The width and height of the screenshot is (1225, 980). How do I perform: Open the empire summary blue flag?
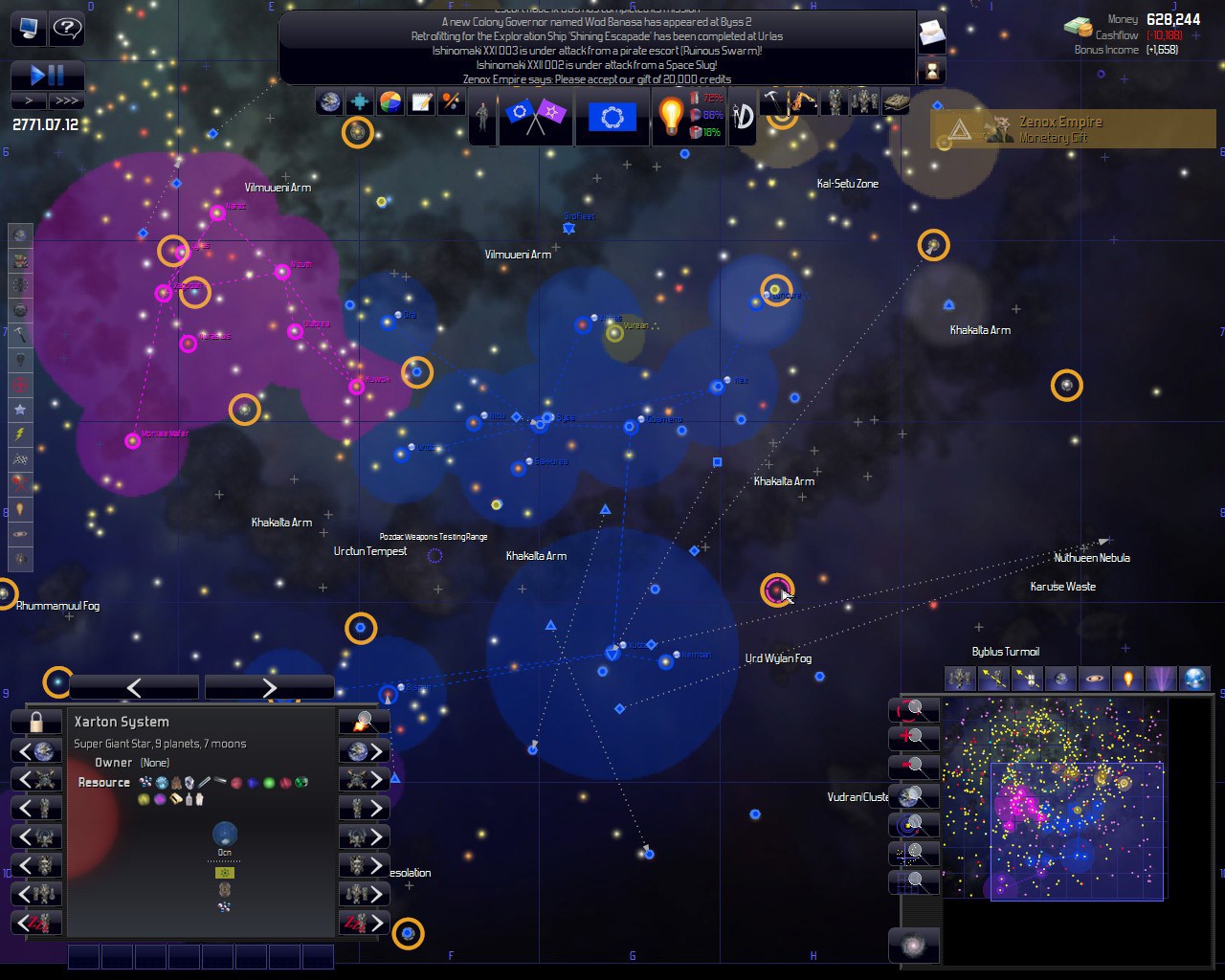coord(612,117)
